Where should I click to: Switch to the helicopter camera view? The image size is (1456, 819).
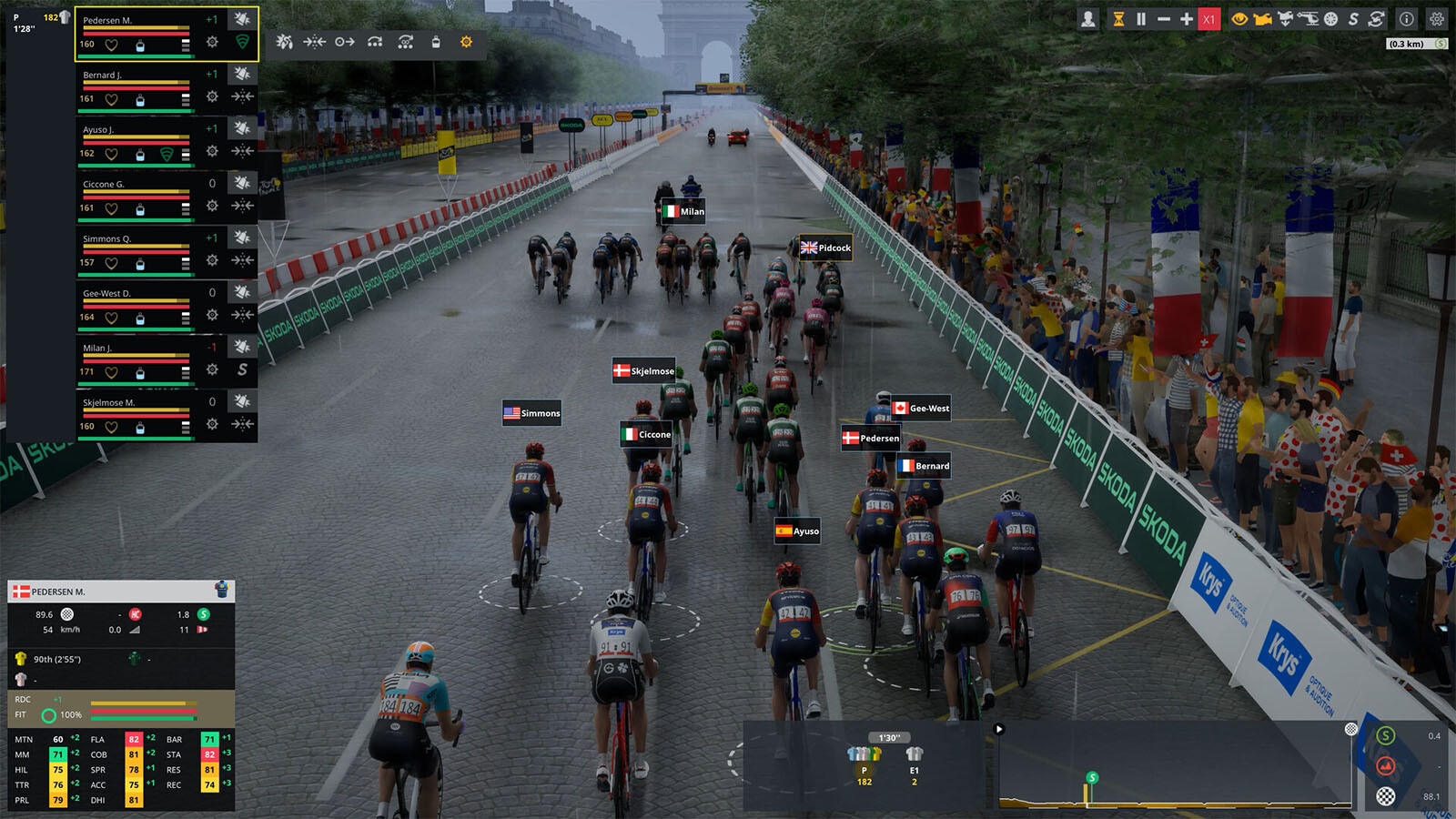(1308, 19)
